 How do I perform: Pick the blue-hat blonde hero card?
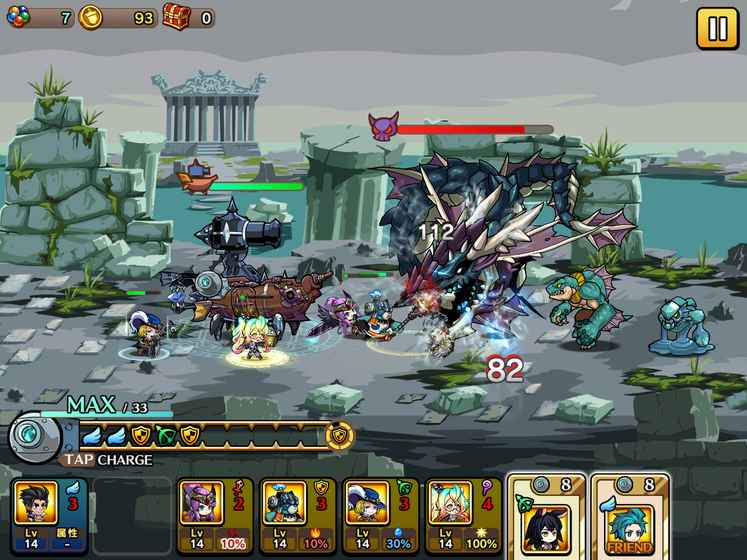pos(379,515)
